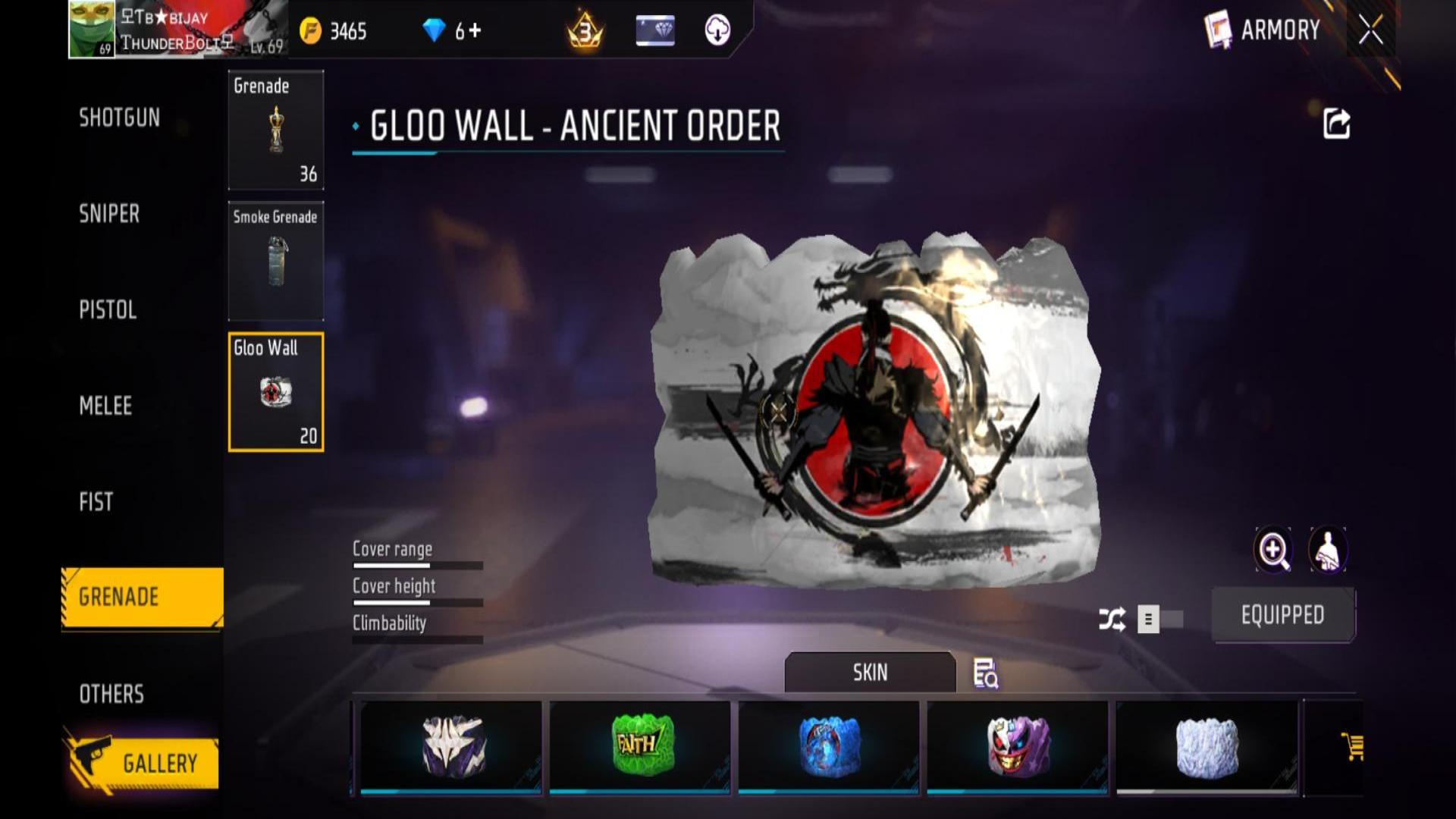Open the Shotgun weapon category
This screenshot has height=819, width=1456.
[x=119, y=118]
